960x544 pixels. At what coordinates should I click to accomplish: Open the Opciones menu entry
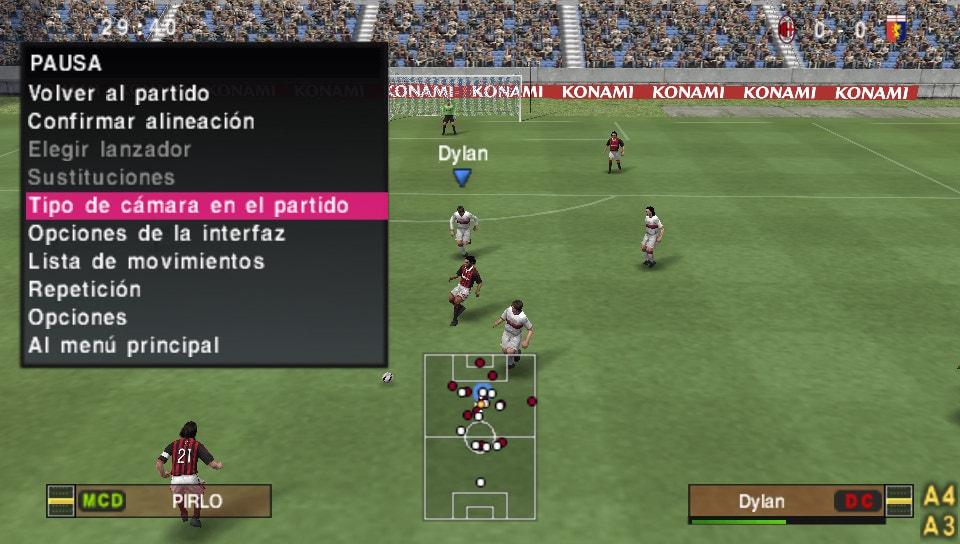pyautogui.click(x=78, y=318)
